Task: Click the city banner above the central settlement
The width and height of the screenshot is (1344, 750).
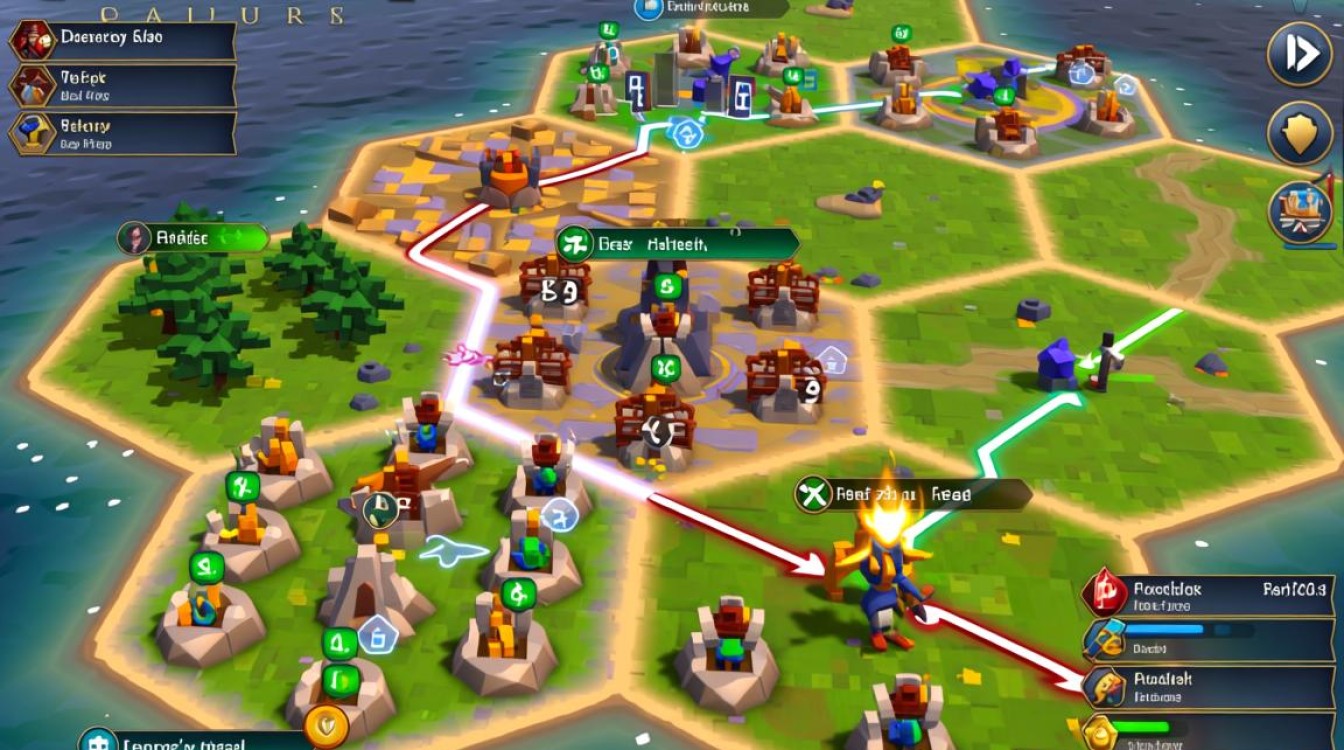Action: [x=677, y=243]
